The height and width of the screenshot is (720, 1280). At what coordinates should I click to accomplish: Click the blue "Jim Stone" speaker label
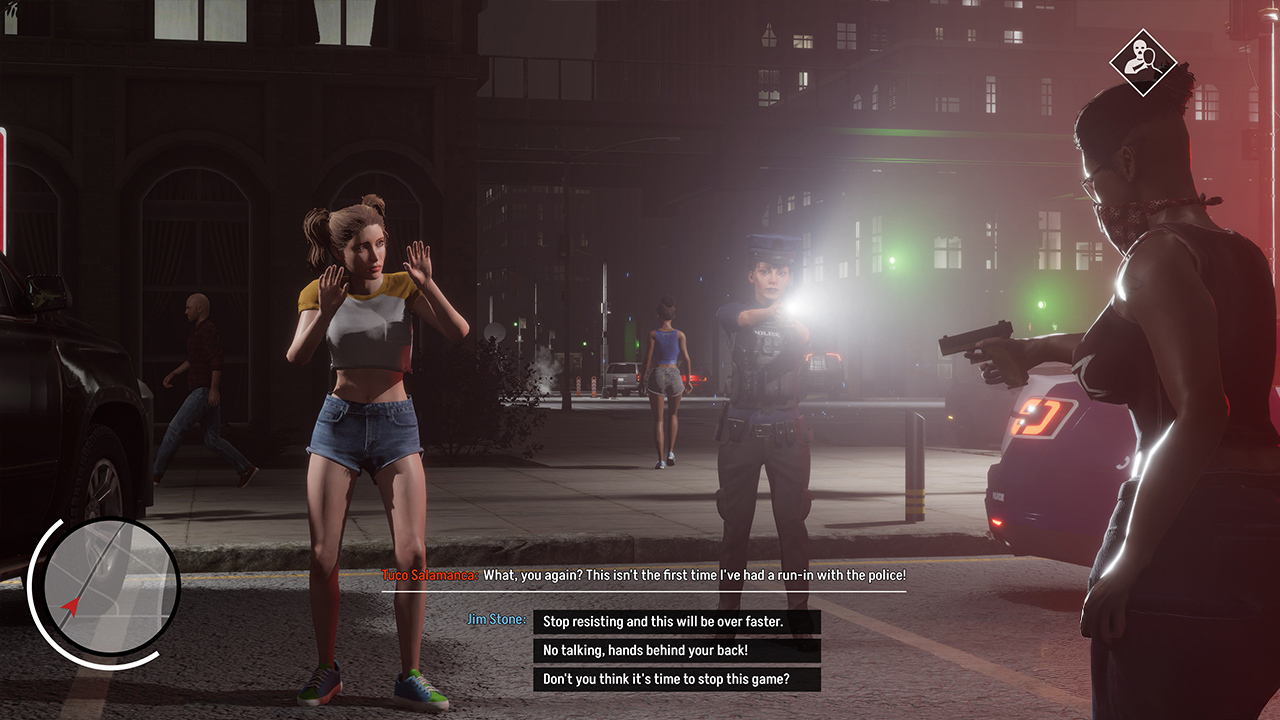click(498, 619)
